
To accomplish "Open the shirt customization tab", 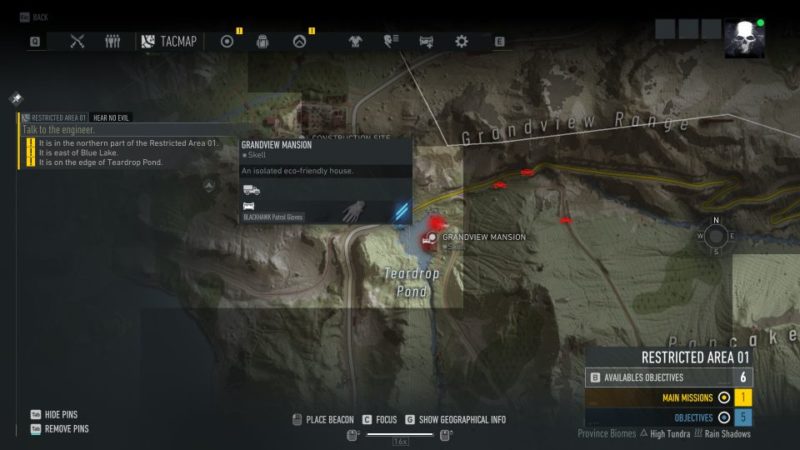I will pyautogui.click(x=355, y=41).
